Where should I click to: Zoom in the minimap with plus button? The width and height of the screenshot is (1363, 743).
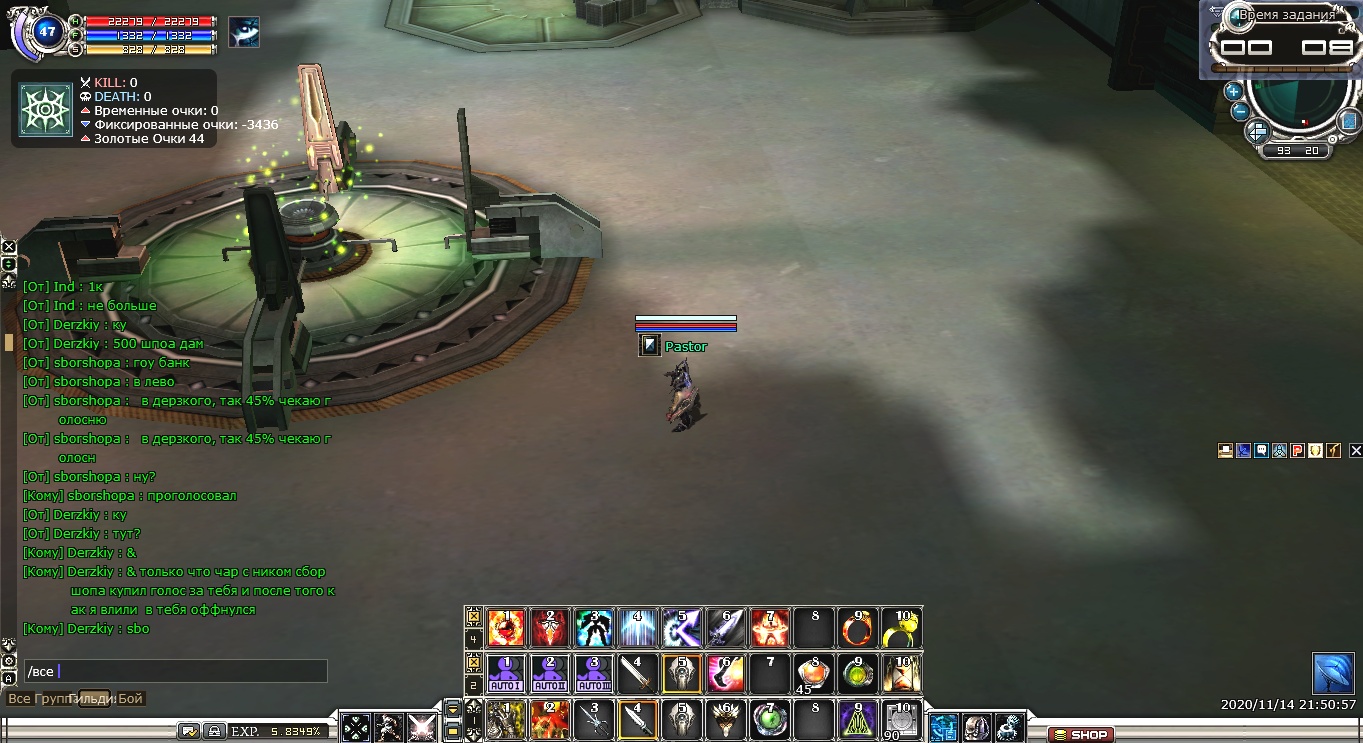tap(1233, 91)
